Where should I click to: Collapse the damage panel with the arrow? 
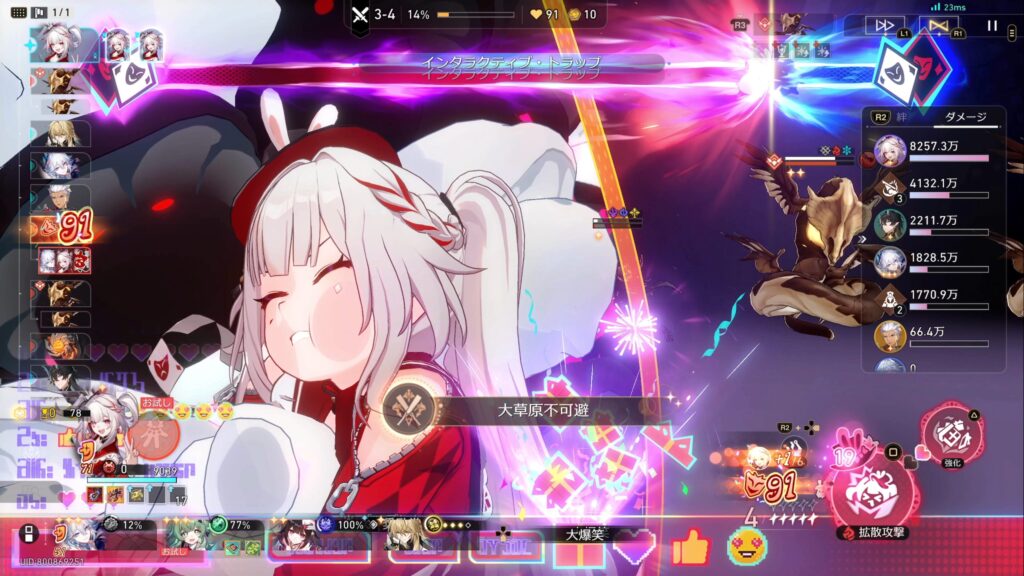860,239
